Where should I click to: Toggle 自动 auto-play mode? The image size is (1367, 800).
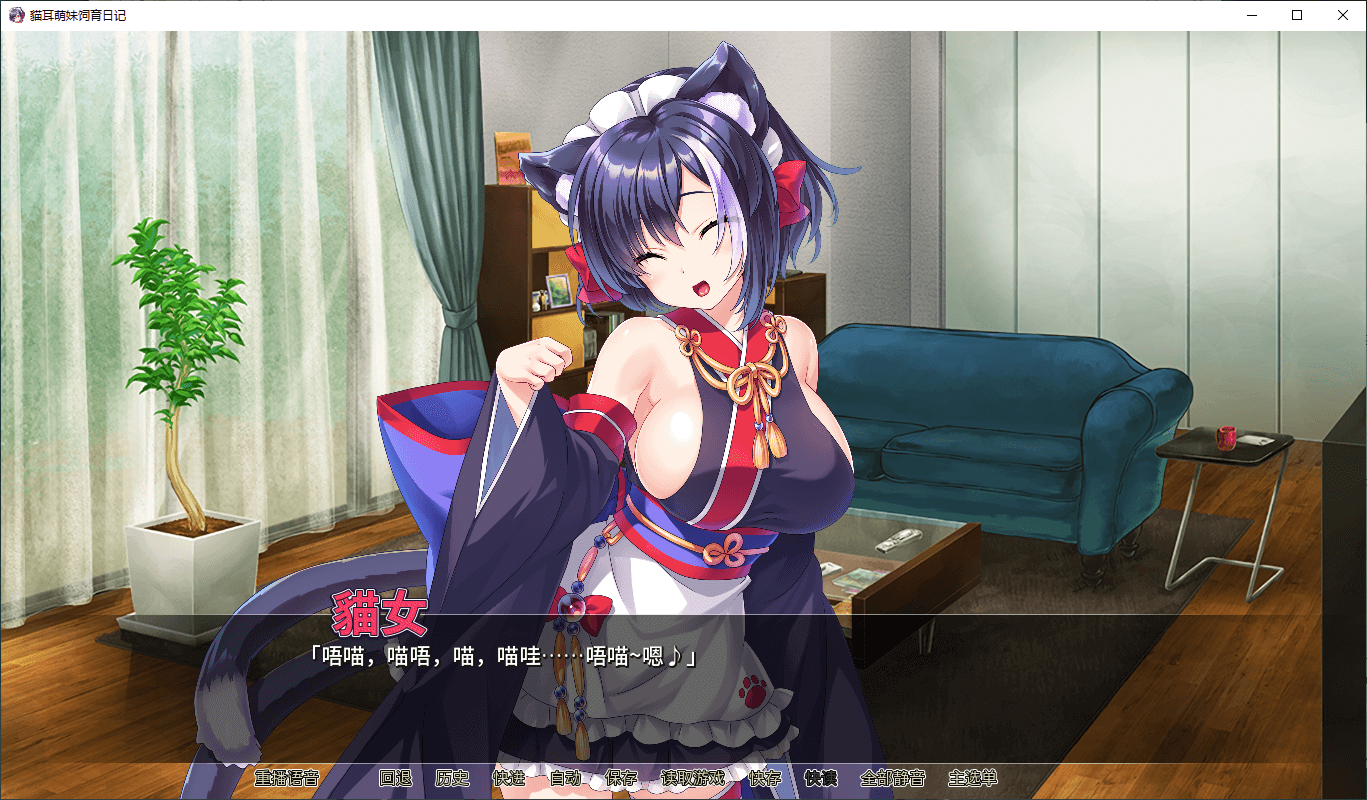[565, 778]
